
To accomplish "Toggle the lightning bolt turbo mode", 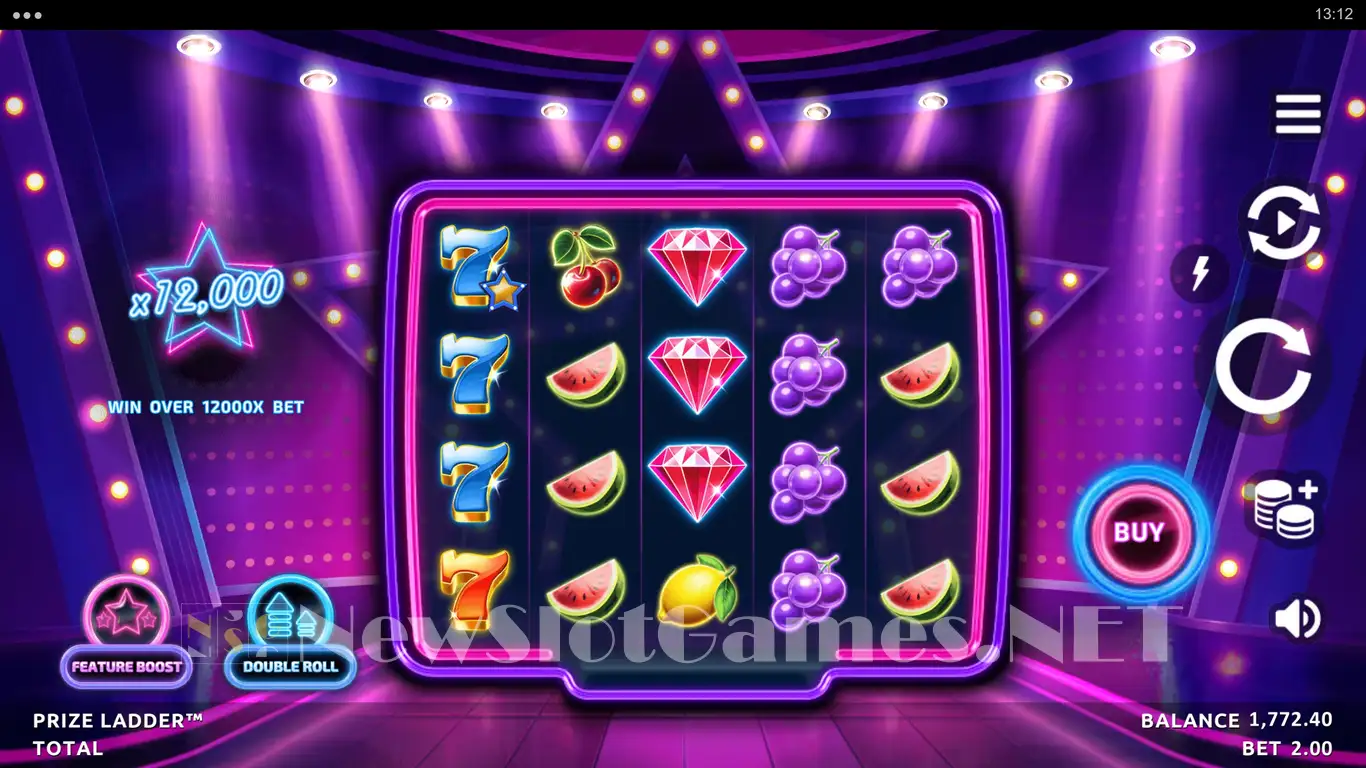I will click(1200, 273).
